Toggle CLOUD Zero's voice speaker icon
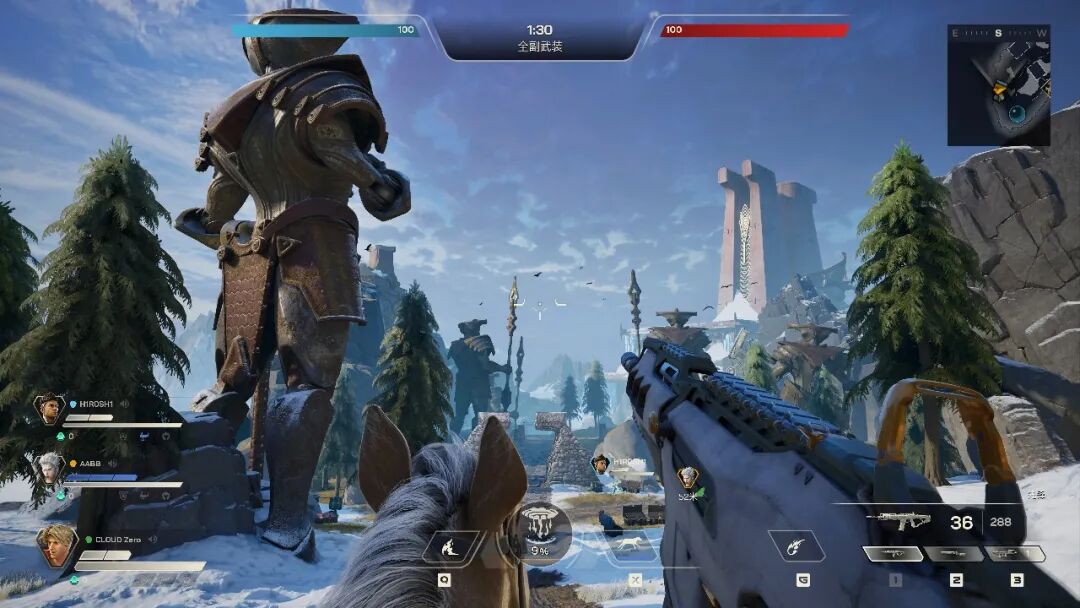The image size is (1080, 608). 153,540
